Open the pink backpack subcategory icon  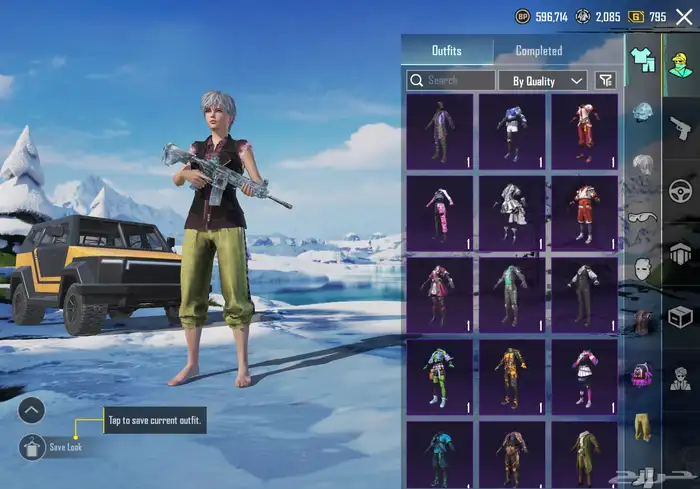[642, 374]
